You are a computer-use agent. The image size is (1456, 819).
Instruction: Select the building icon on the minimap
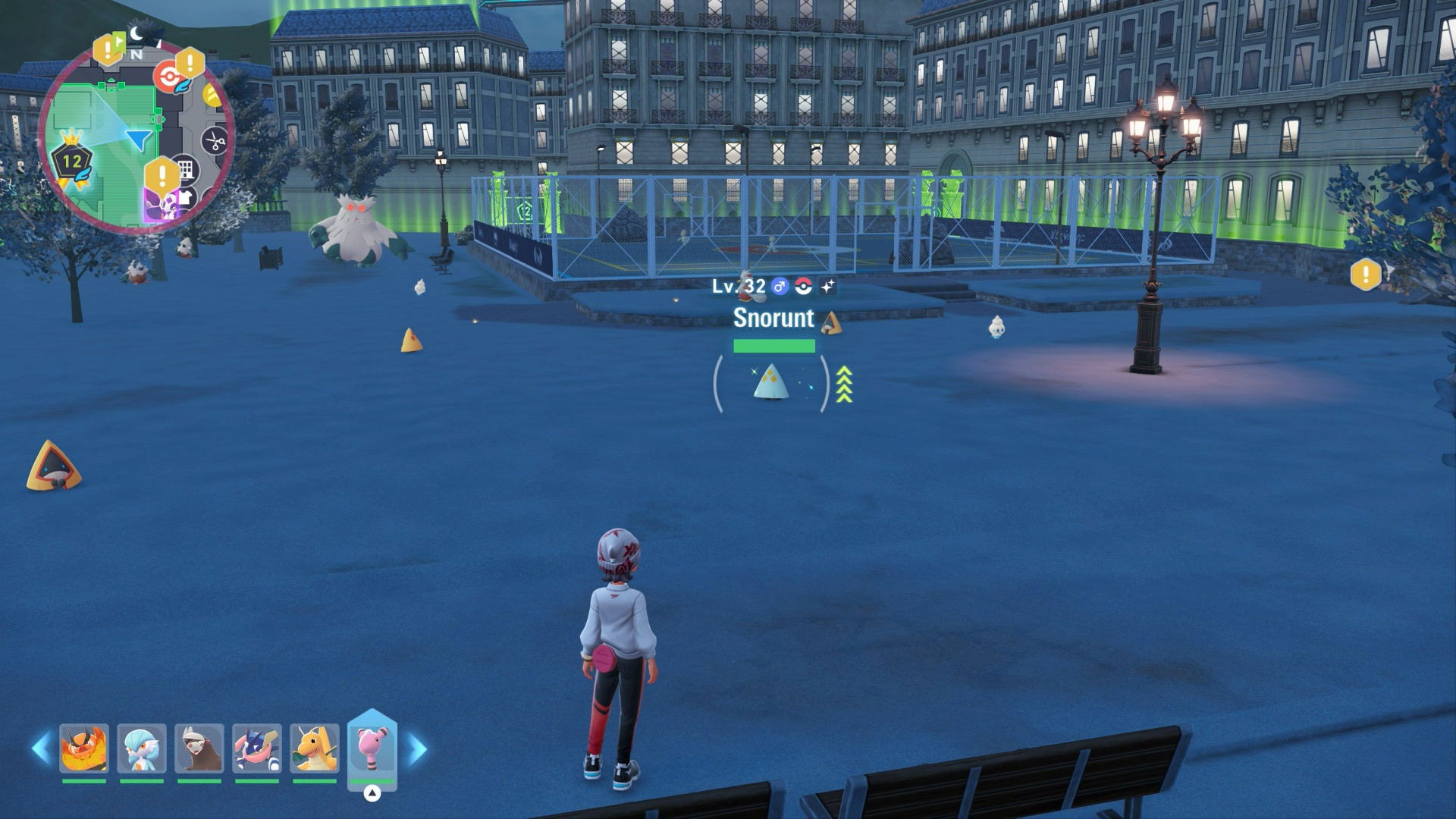point(186,168)
